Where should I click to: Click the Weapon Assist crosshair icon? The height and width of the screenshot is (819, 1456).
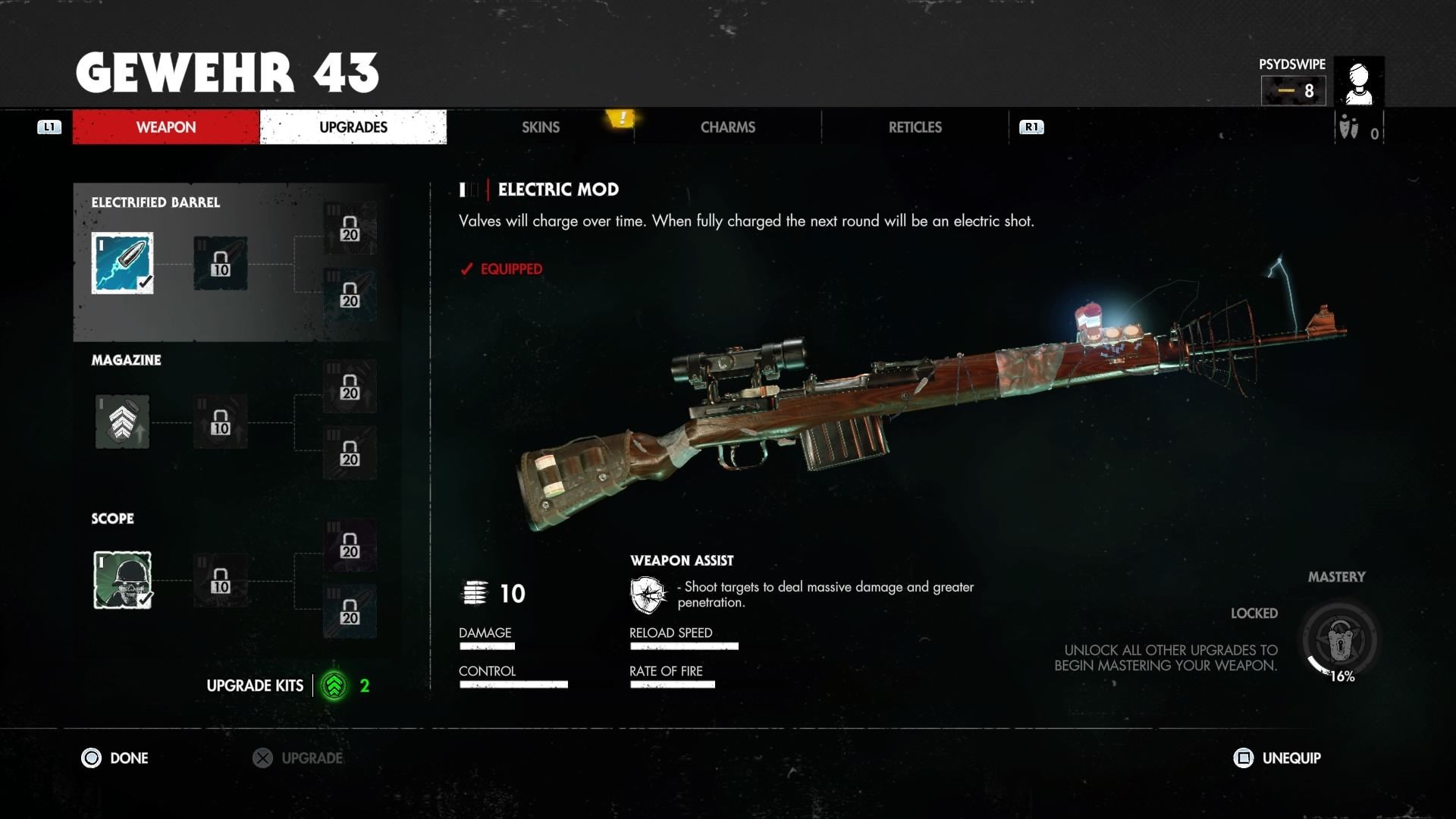pos(648,595)
